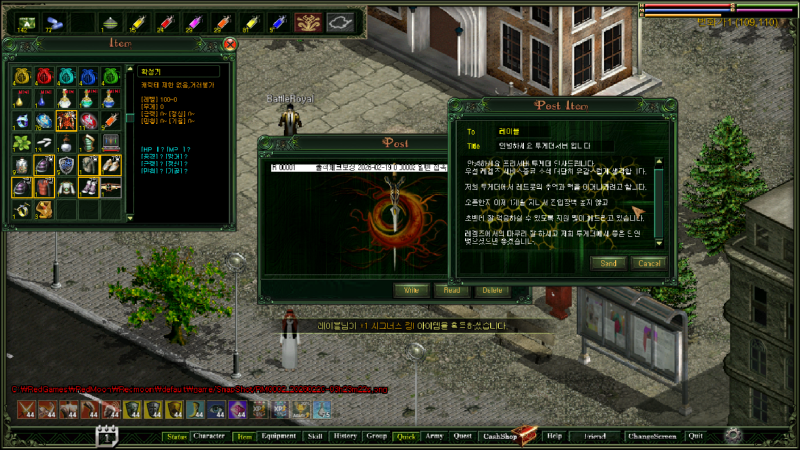The height and width of the screenshot is (450, 800).
Task: Select the red pouch in inventory
Action: (44, 76)
